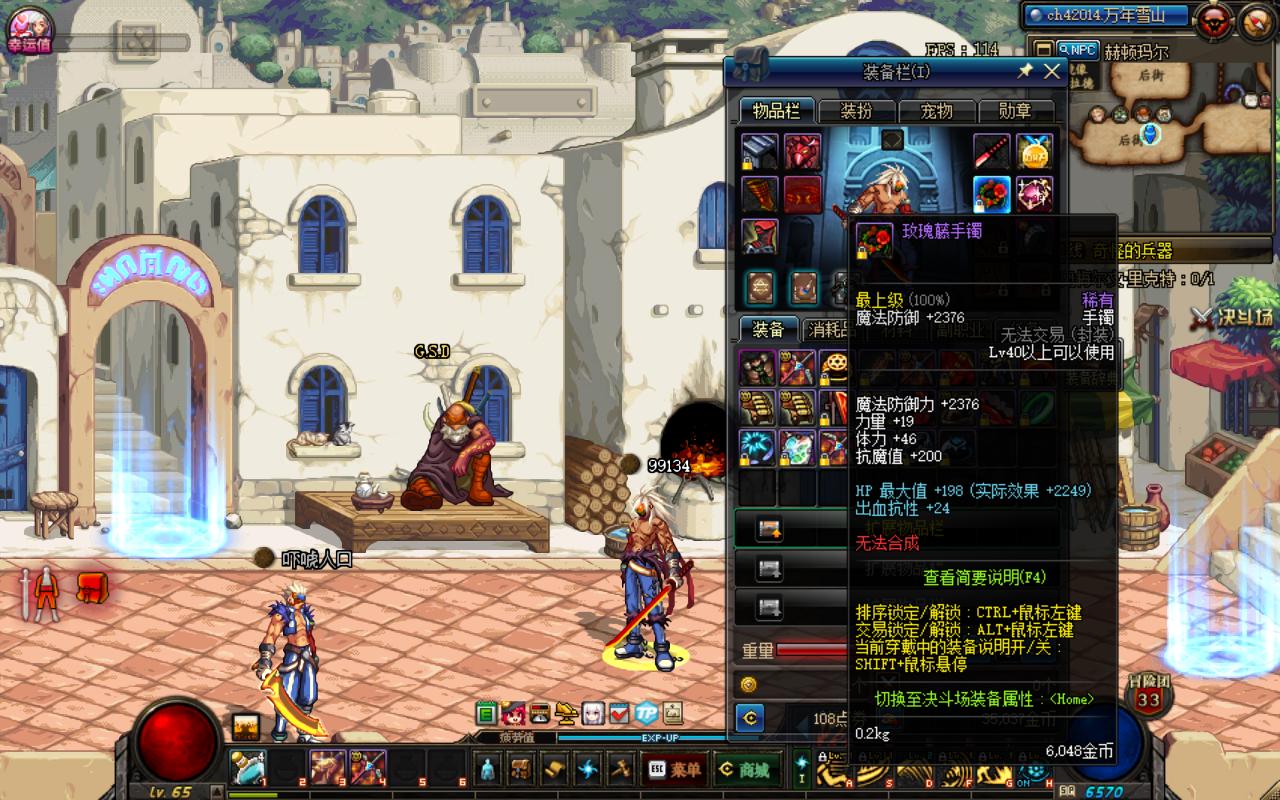
Task: Open the 装备 inventory category tab
Action: click(x=768, y=330)
